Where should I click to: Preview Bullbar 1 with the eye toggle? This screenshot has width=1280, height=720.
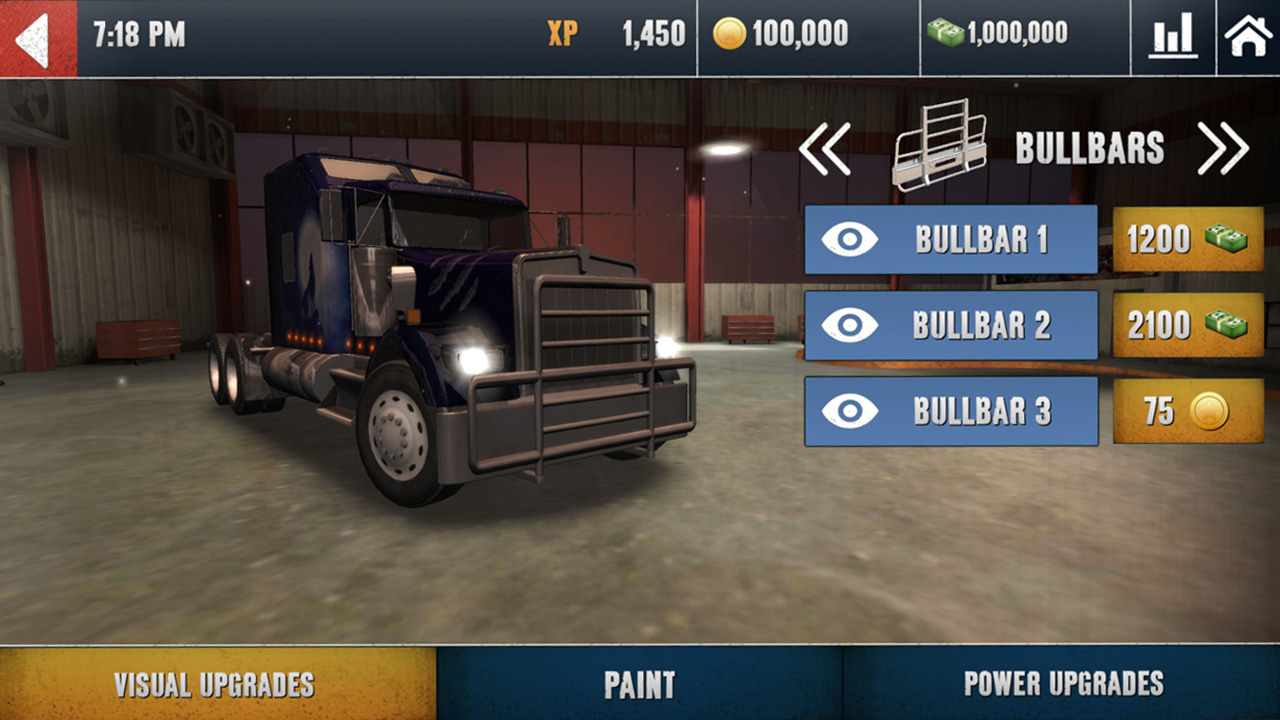[x=851, y=240]
